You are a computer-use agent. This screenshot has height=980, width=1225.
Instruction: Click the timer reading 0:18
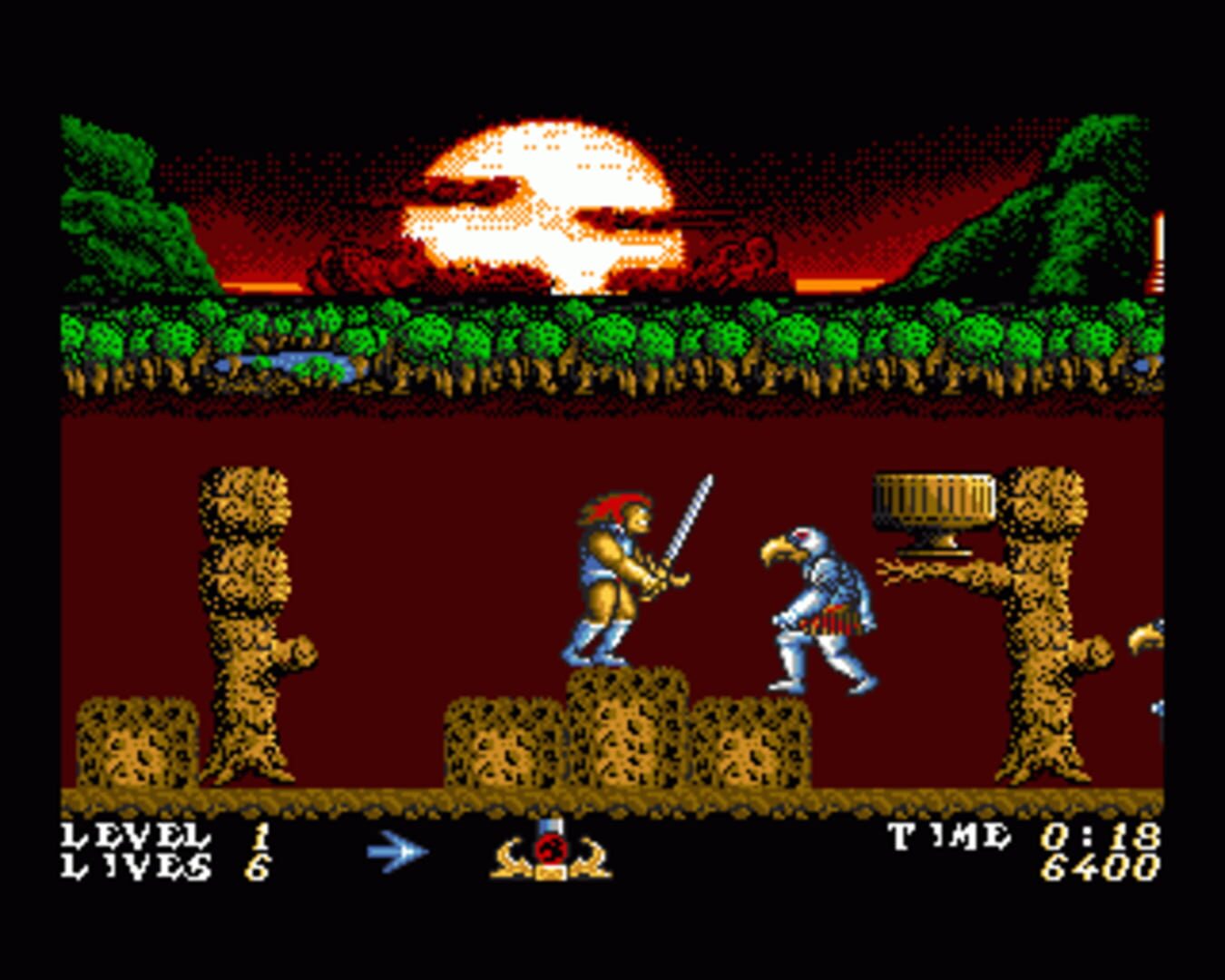point(1098,835)
